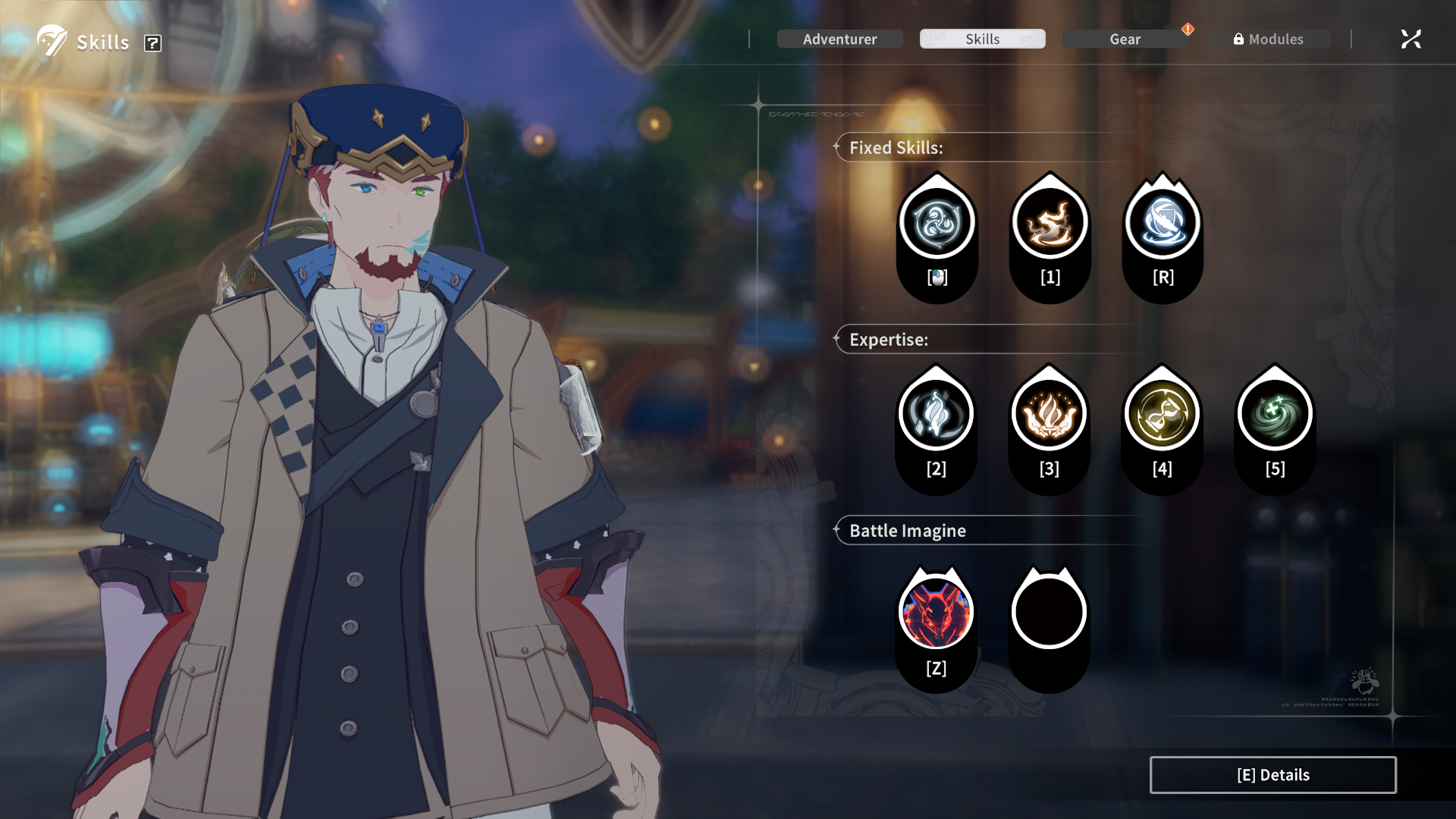Choose the red demon Battle Imagine
Image resolution: width=1456 pixels, height=819 pixels.
point(936,613)
